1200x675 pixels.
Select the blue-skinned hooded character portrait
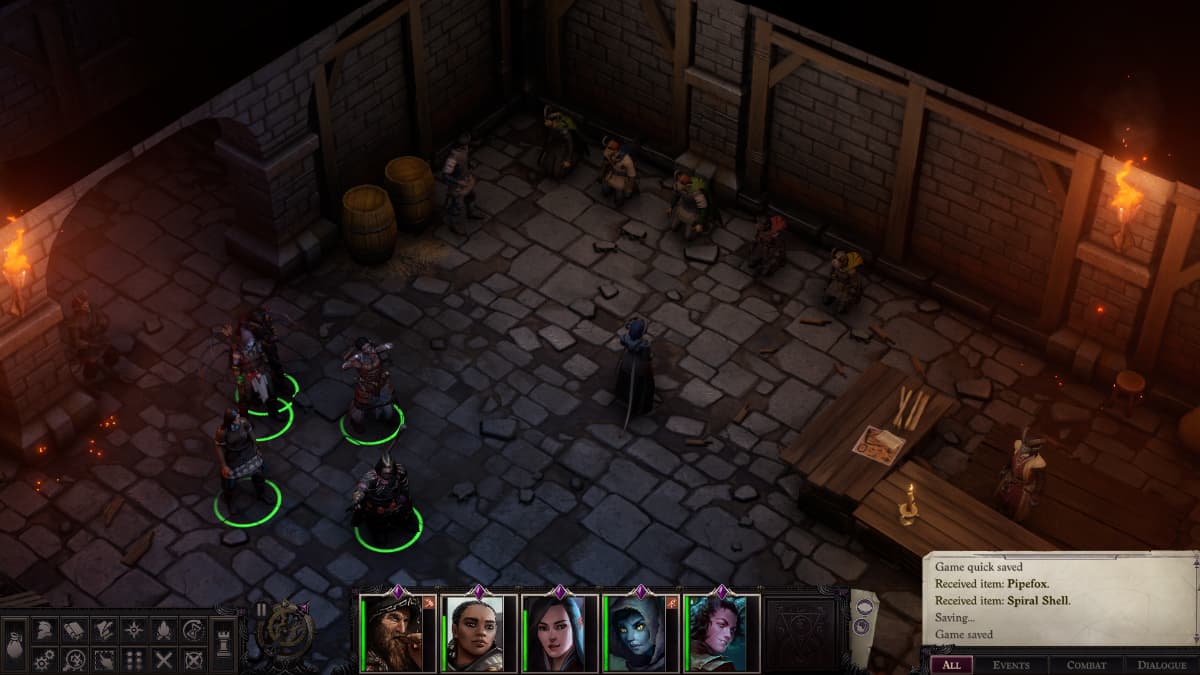pyautogui.click(x=636, y=633)
